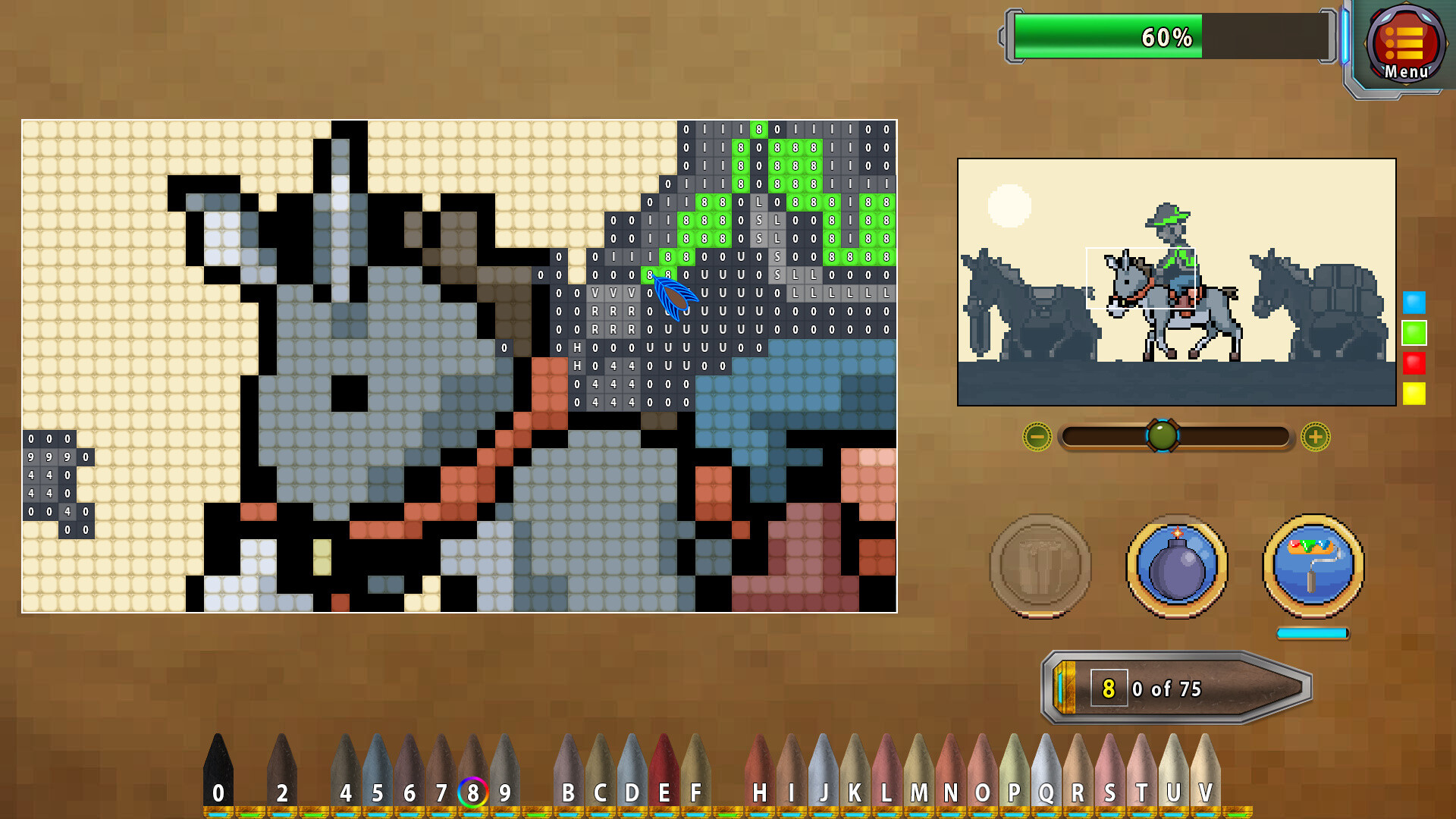Zoom in with the plus button
Viewport: 1456px width, 819px height.
[1314, 436]
